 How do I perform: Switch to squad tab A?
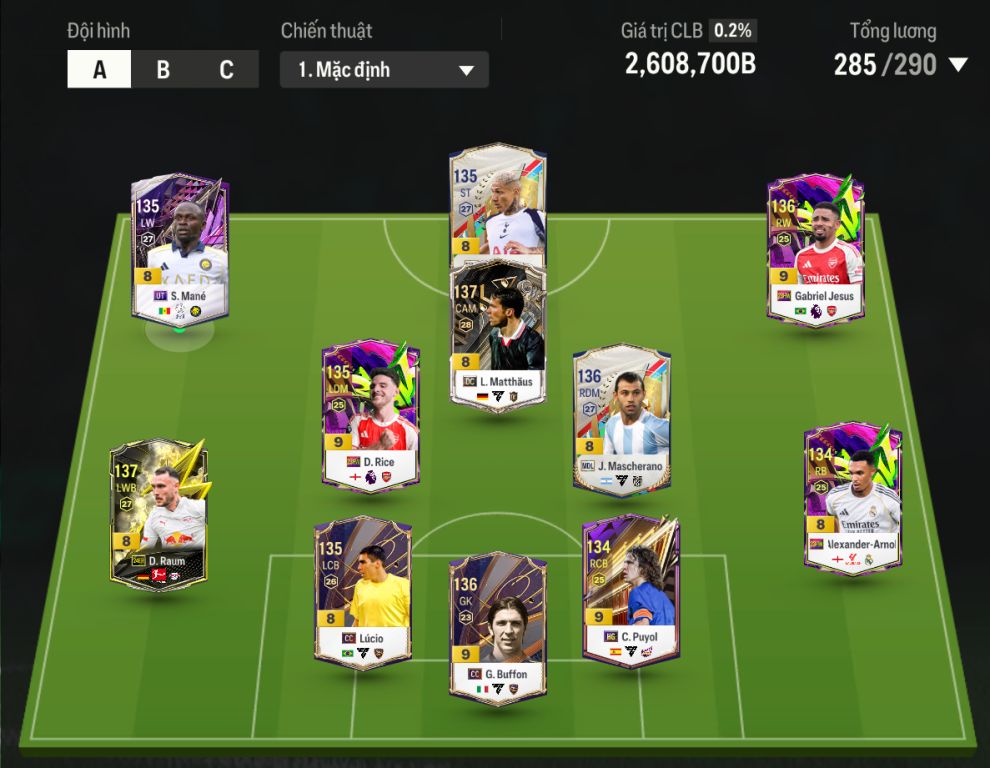pyautogui.click(x=99, y=70)
